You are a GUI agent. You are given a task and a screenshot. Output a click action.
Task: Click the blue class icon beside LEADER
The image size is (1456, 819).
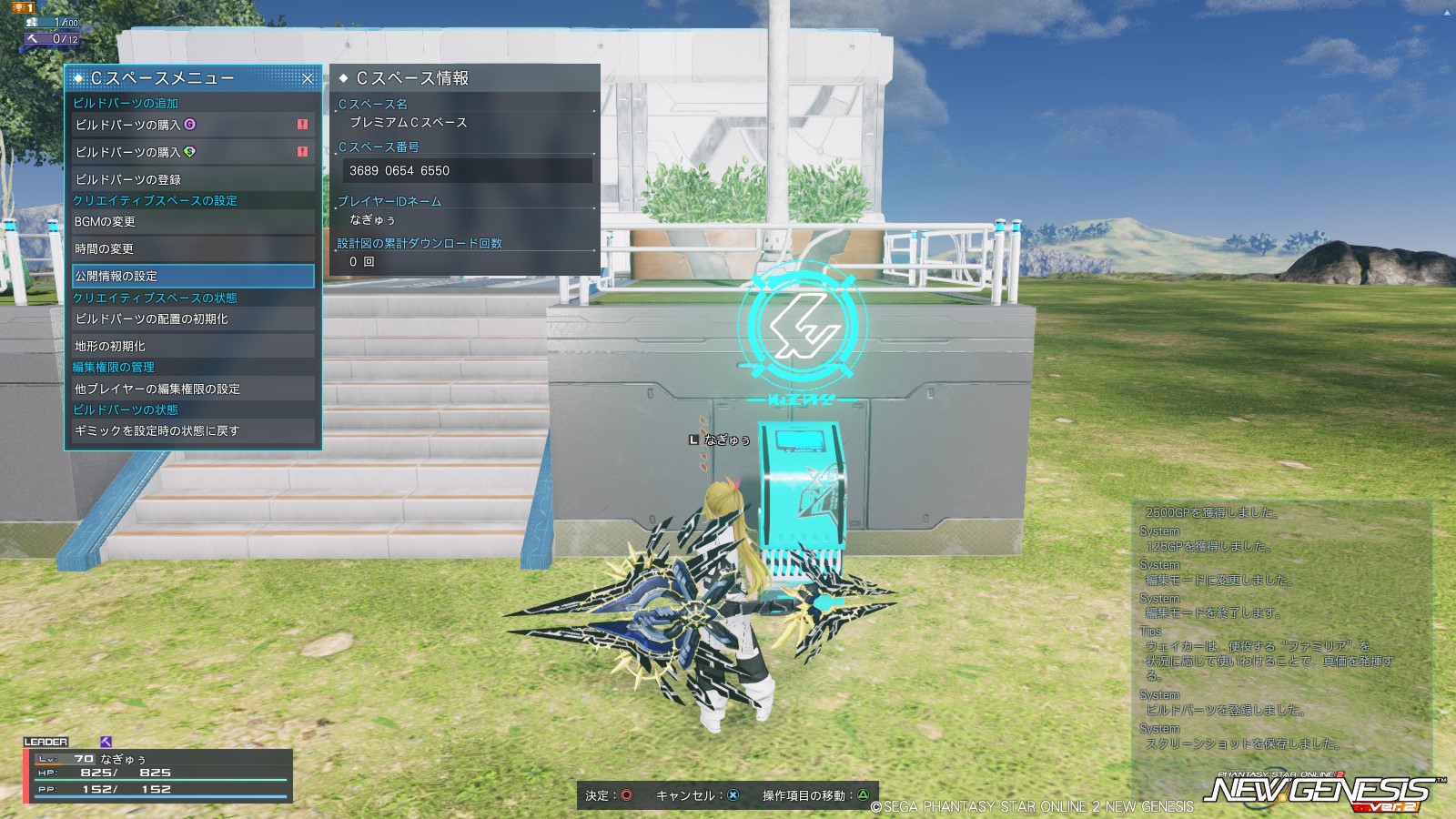click(103, 743)
